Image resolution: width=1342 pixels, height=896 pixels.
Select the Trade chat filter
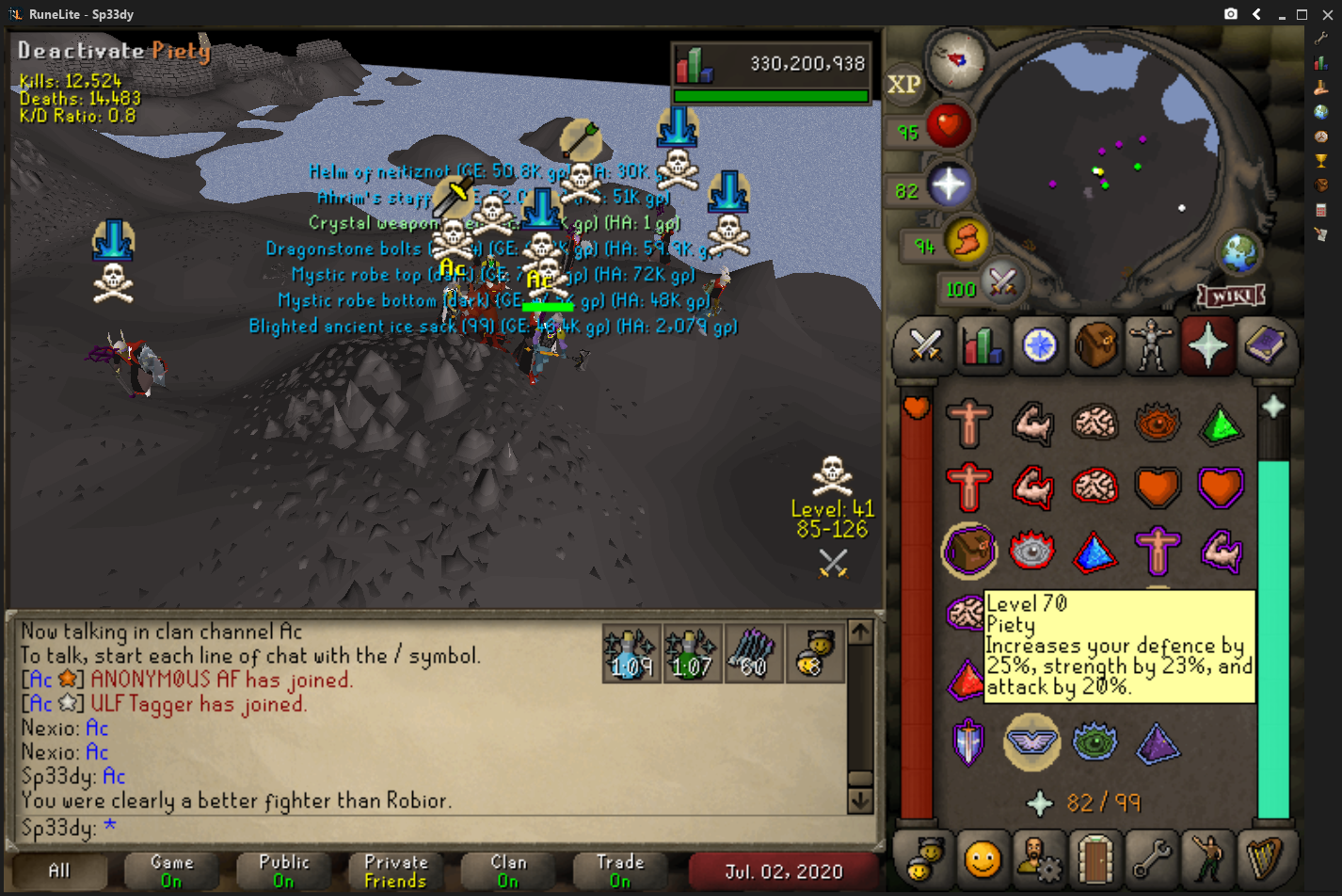click(x=620, y=871)
